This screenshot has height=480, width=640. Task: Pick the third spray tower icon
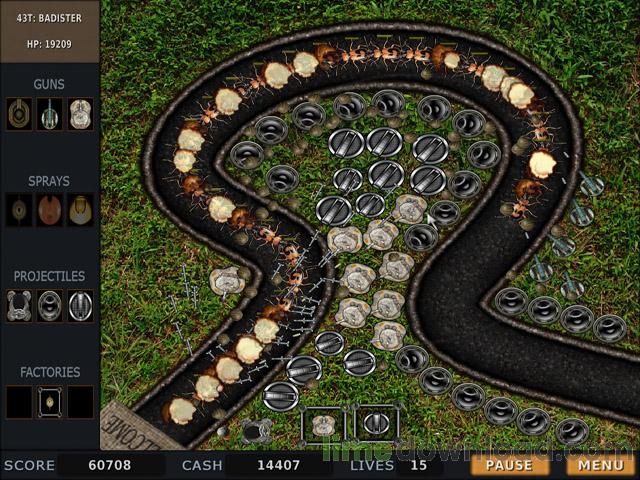tap(80, 209)
